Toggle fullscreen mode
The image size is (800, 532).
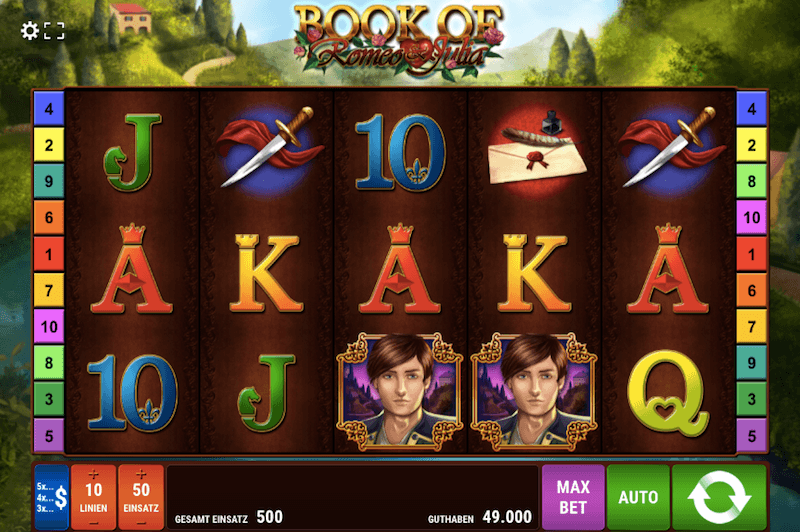tap(54, 31)
